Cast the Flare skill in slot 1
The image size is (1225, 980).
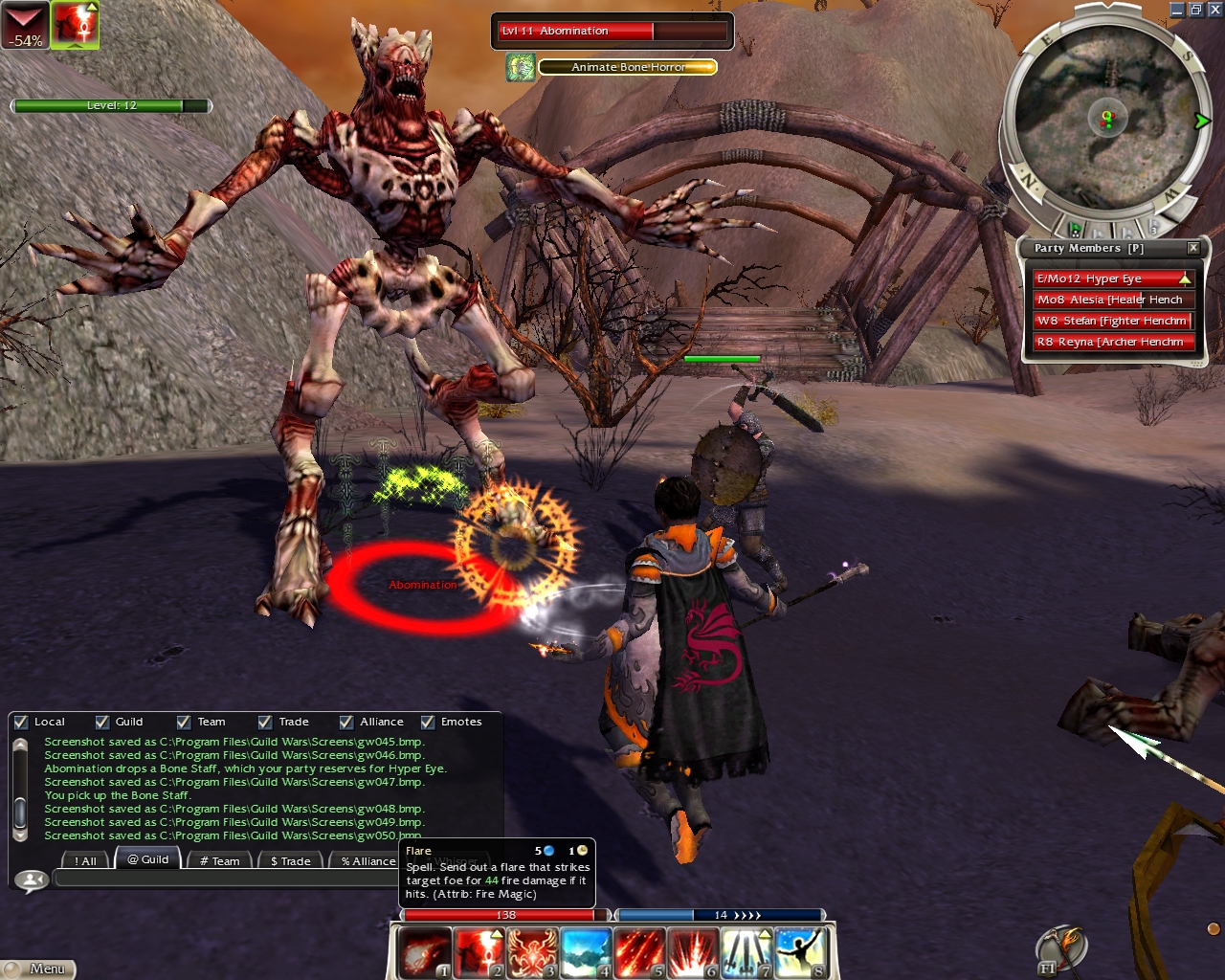[423, 952]
